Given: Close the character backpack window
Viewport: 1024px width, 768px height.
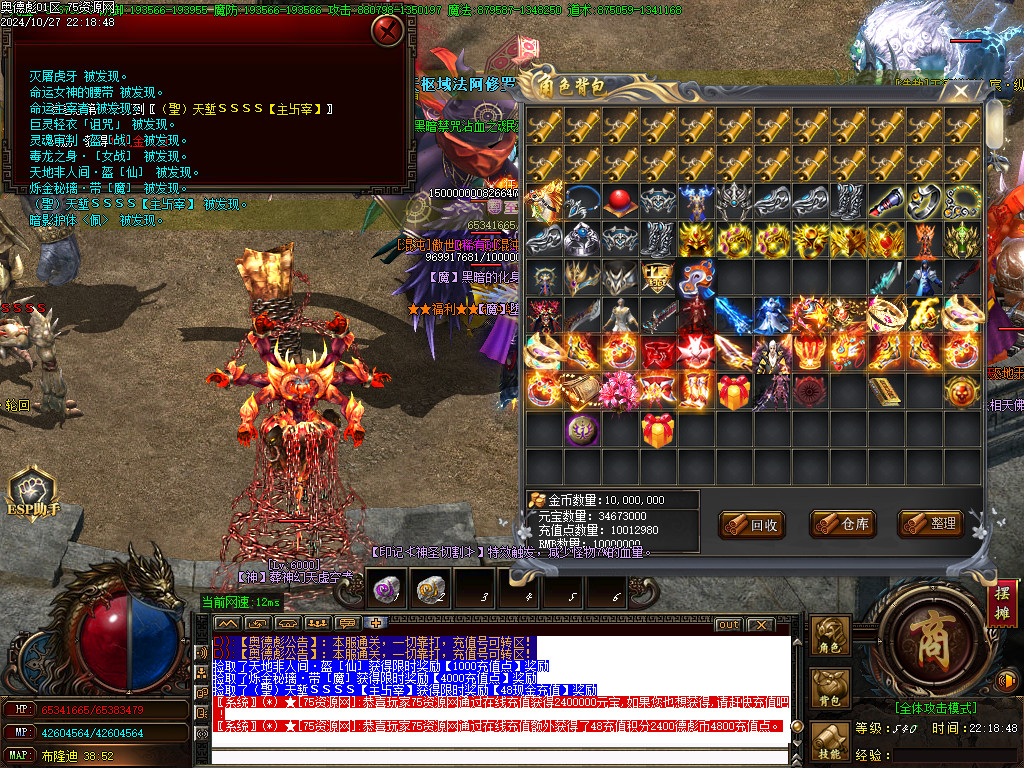Looking at the screenshot, I should (961, 93).
